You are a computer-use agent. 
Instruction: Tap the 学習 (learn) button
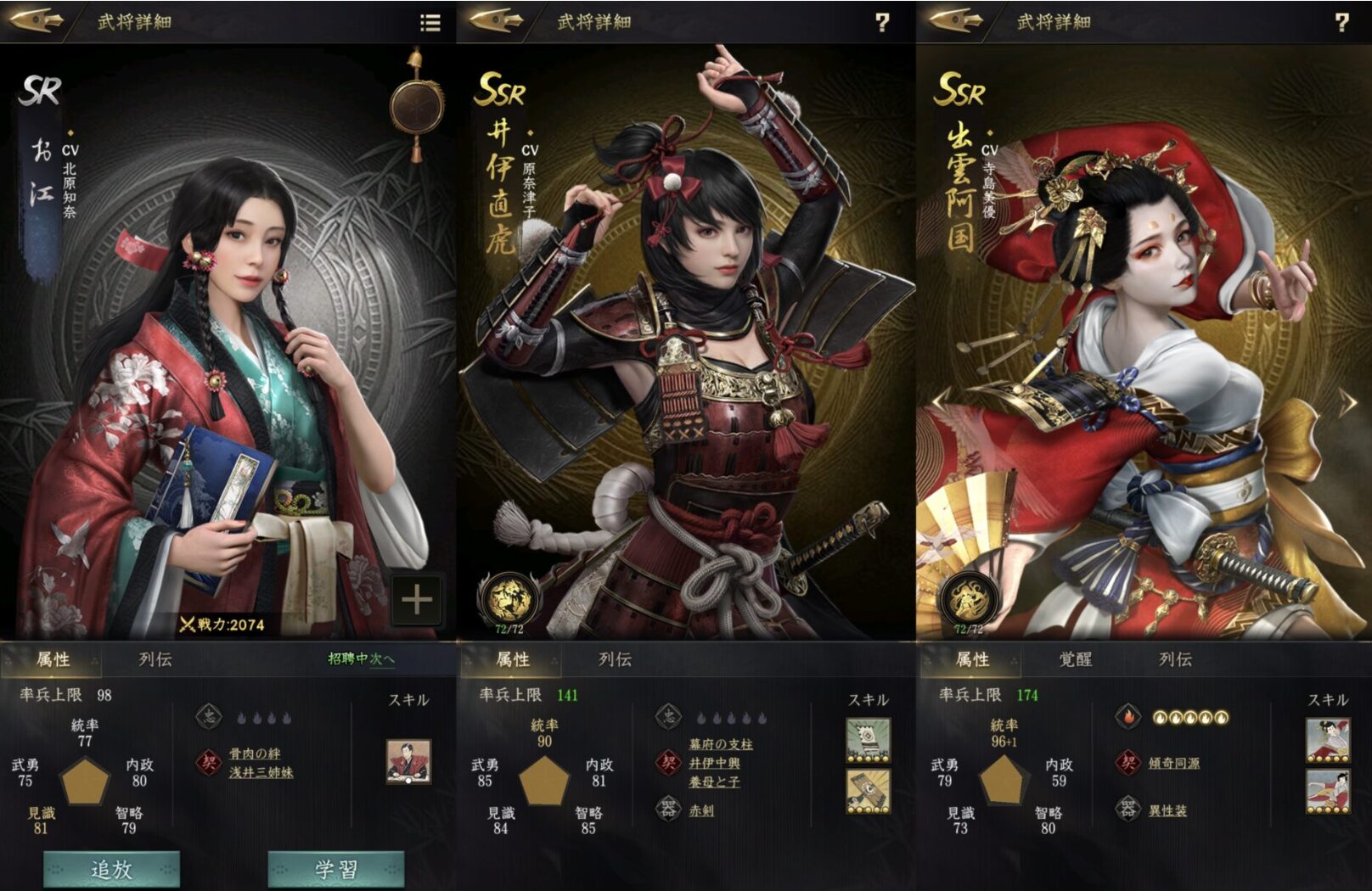click(x=336, y=869)
